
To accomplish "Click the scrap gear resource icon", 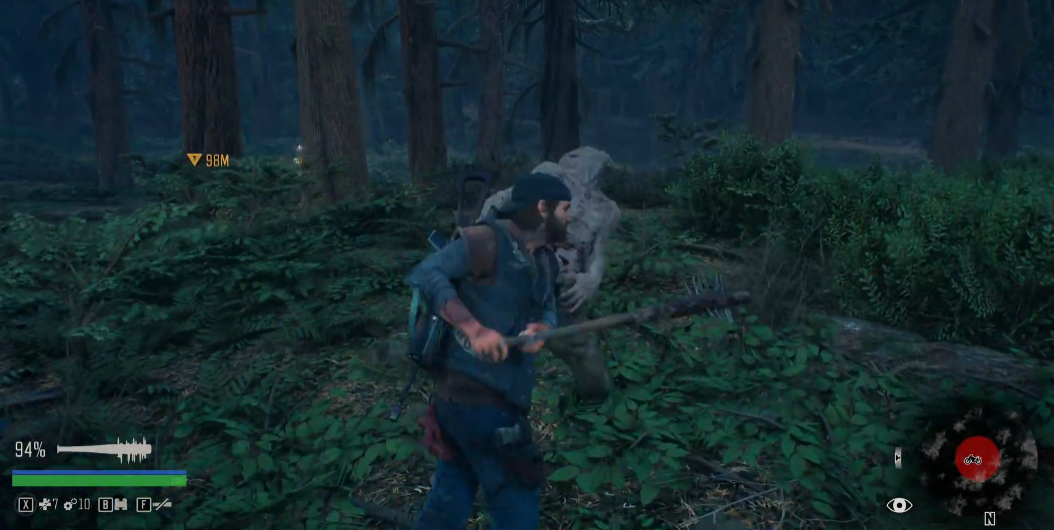I will (x=70, y=505).
